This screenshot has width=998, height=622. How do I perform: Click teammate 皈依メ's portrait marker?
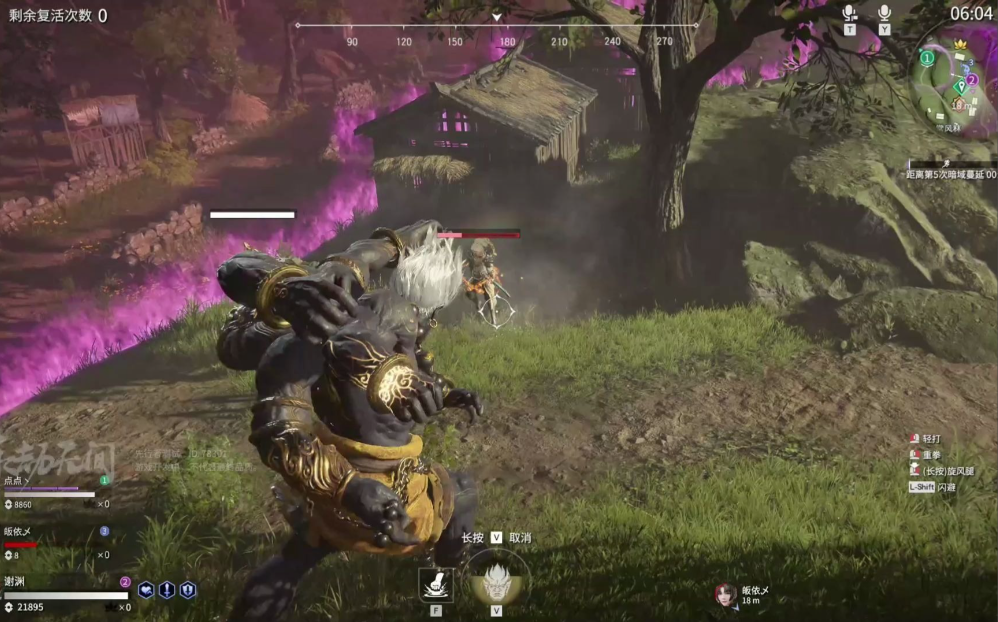point(726,594)
